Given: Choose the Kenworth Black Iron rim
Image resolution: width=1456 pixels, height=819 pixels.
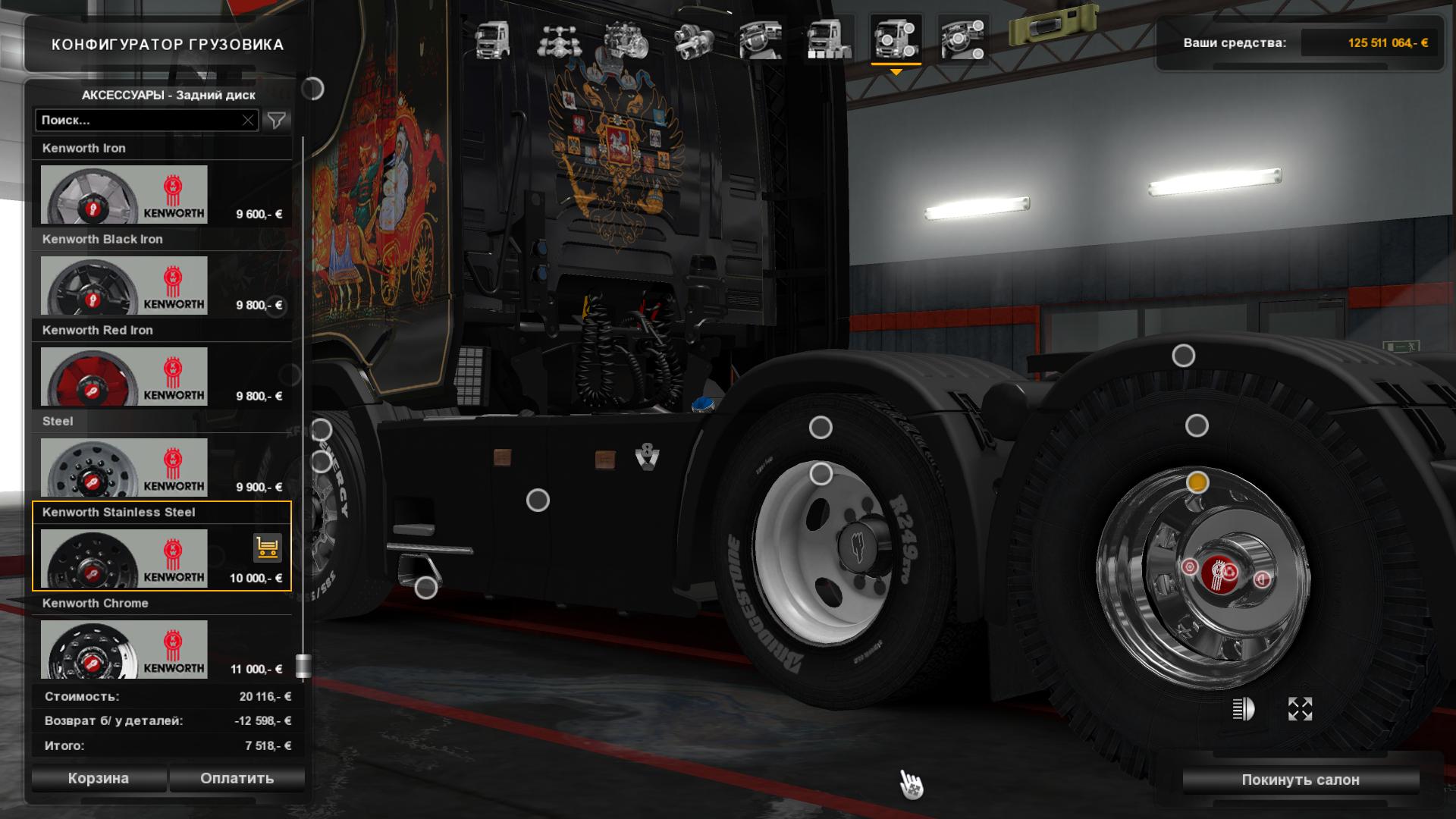Looking at the screenshot, I should [x=124, y=285].
